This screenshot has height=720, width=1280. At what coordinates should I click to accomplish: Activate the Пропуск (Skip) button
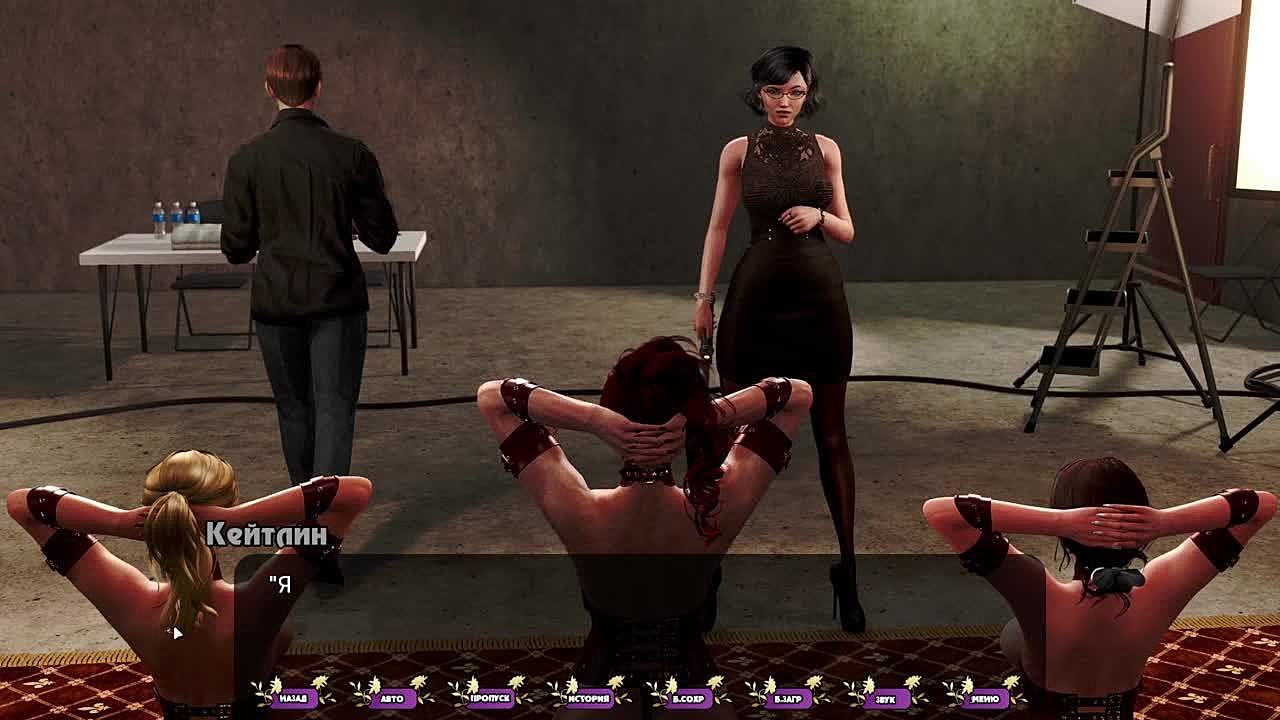(490, 698)
